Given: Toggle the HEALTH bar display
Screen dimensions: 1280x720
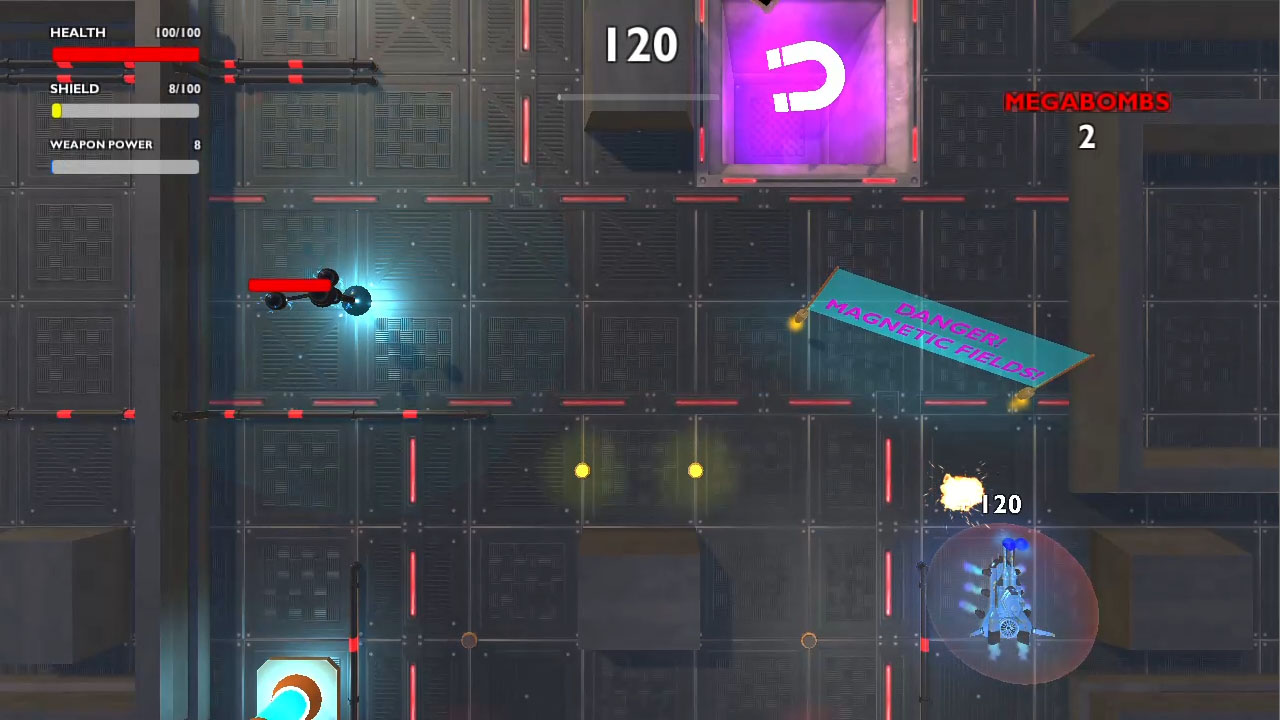Looking at the screenshot, I should click(125, 55).
